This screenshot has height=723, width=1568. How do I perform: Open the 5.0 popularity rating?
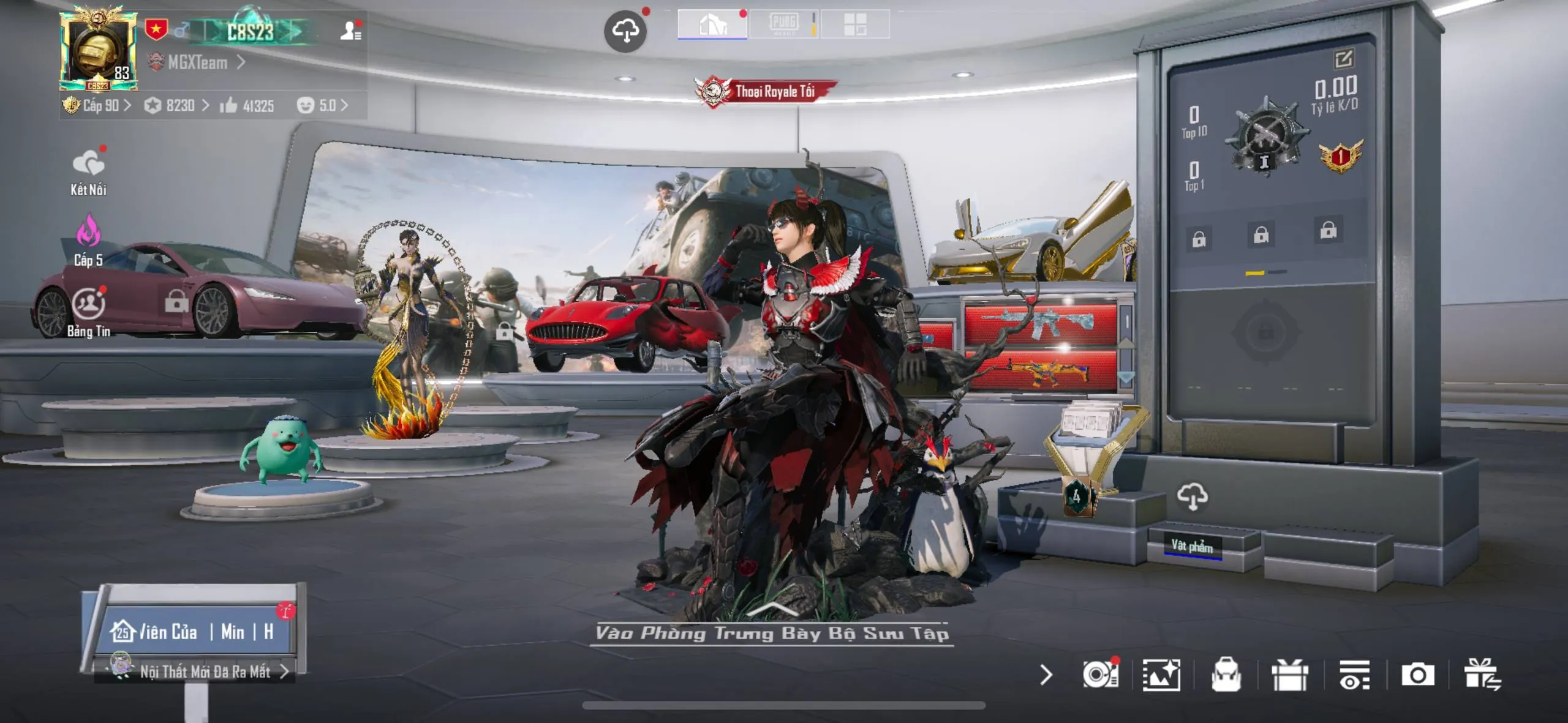click(322, 106)
